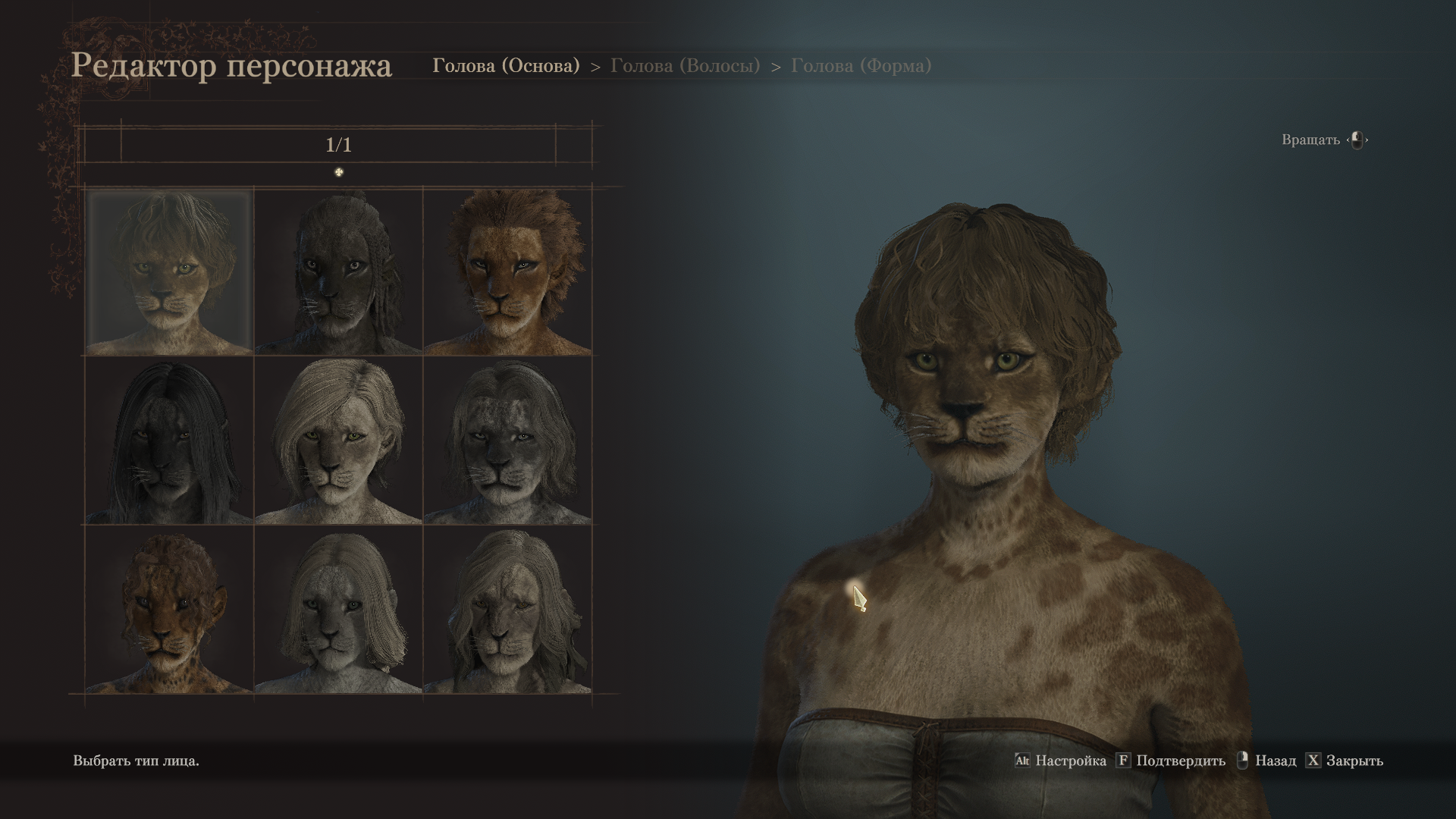Select the spotted leopard-patterned face preset
Viewport: 1456px width, 819px height.
pos(169,610)
